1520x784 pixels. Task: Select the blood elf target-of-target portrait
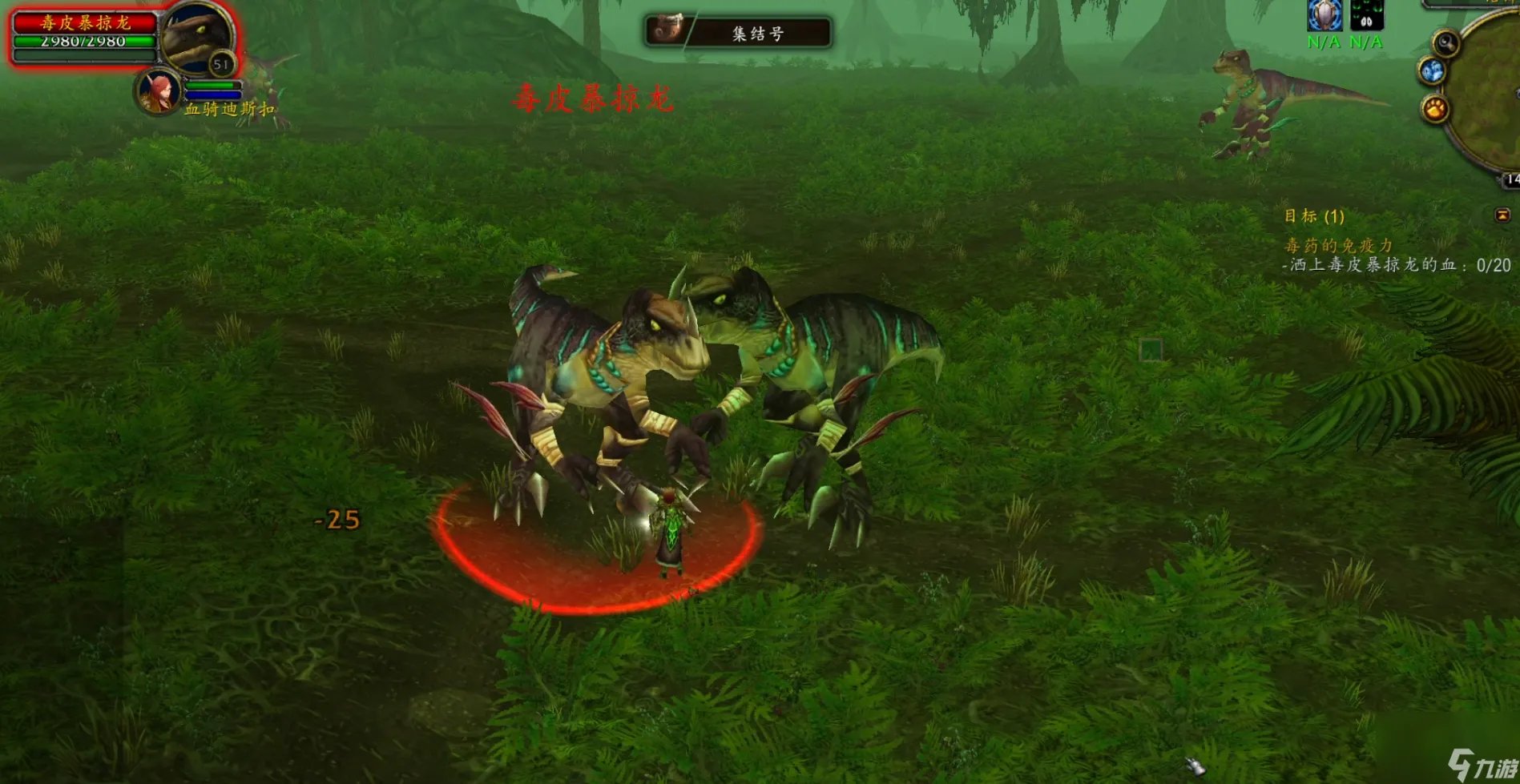pyautogui.click(x=158, y=91)
